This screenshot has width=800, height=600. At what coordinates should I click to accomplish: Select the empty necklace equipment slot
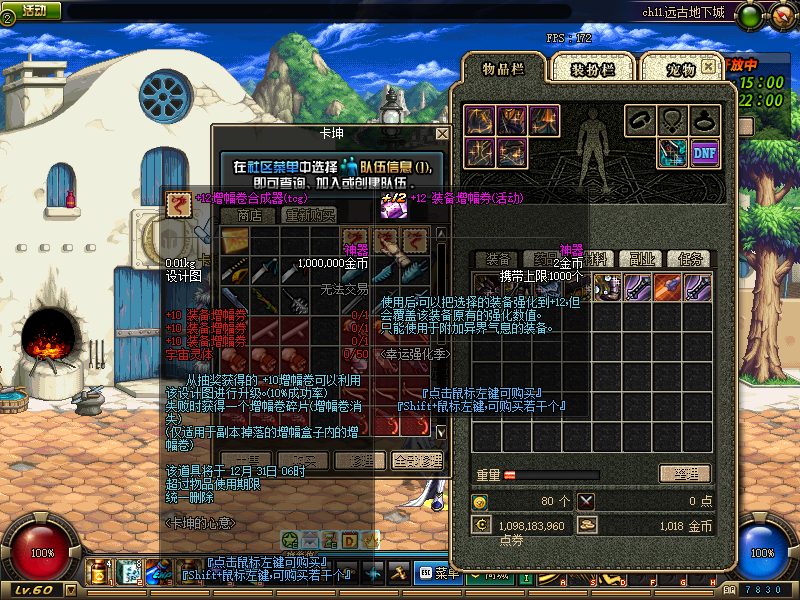coord(673,121)
